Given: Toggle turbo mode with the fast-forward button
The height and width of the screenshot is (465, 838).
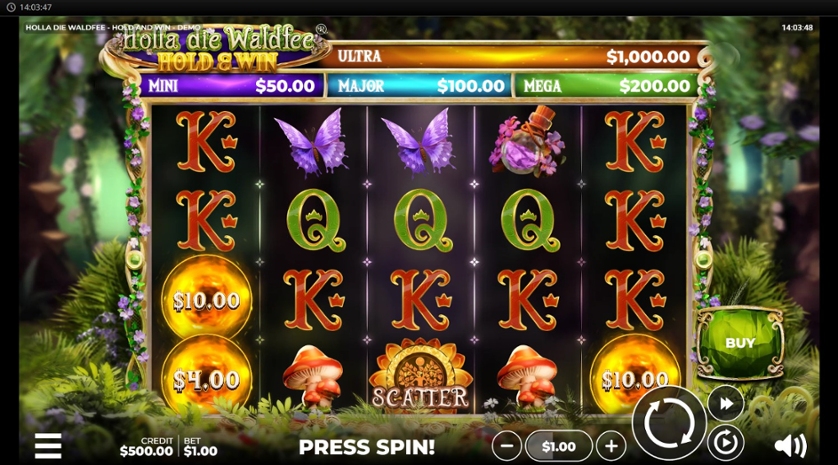Looking at the screenshot, I should (725, 403).
